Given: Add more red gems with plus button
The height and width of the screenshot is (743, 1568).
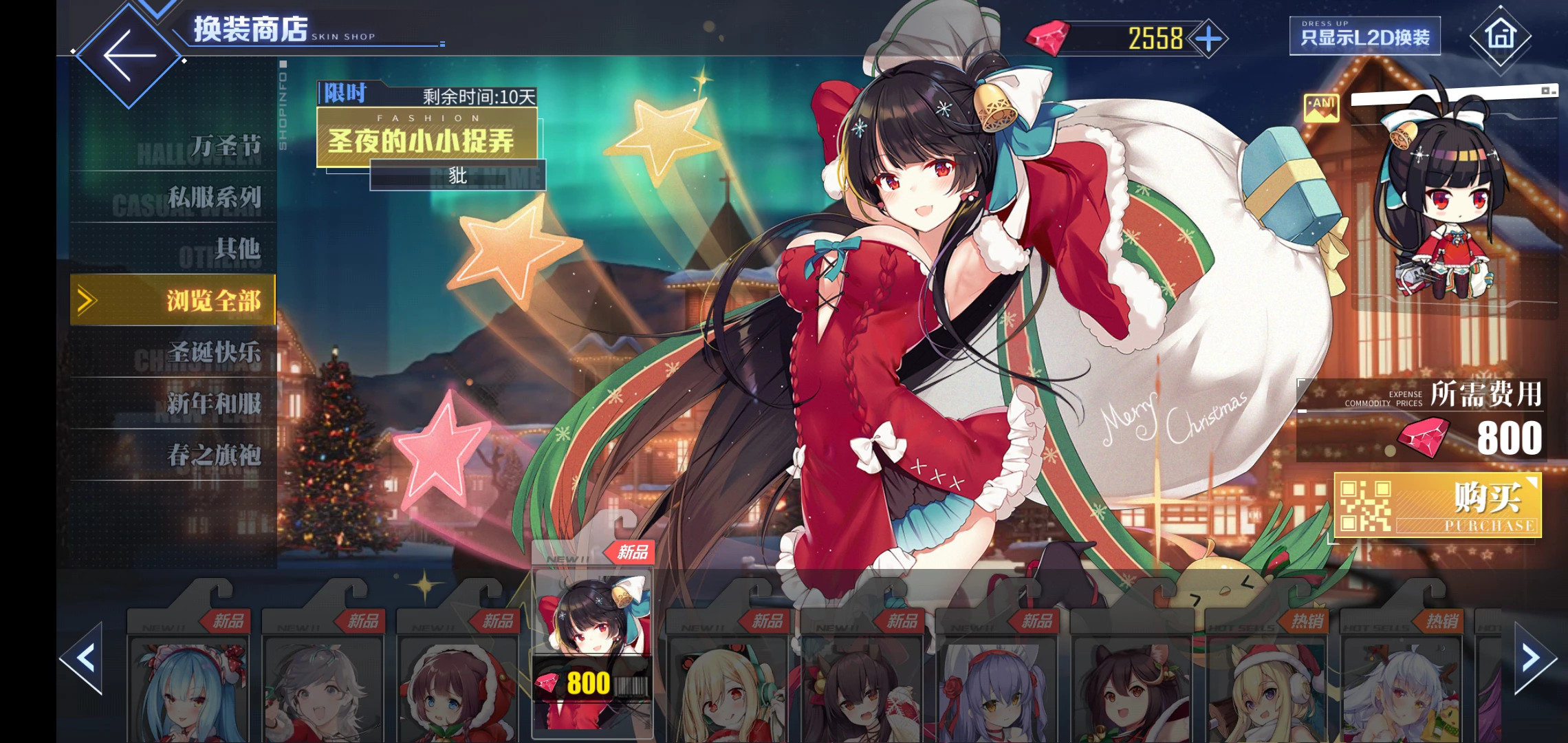Looking at the screenshot, I should pyautogui.click(x=1209, y=39).
